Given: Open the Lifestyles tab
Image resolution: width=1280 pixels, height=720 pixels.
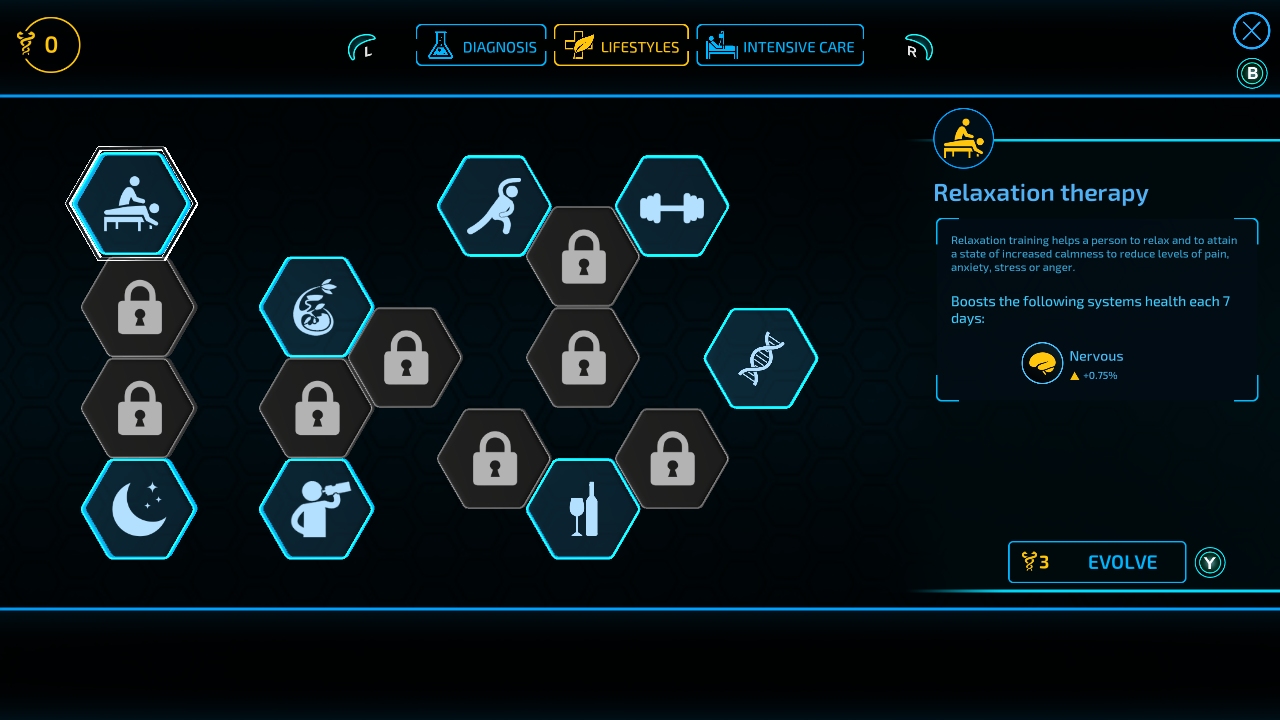Looking at the screenshot, I should click(621, 46).
